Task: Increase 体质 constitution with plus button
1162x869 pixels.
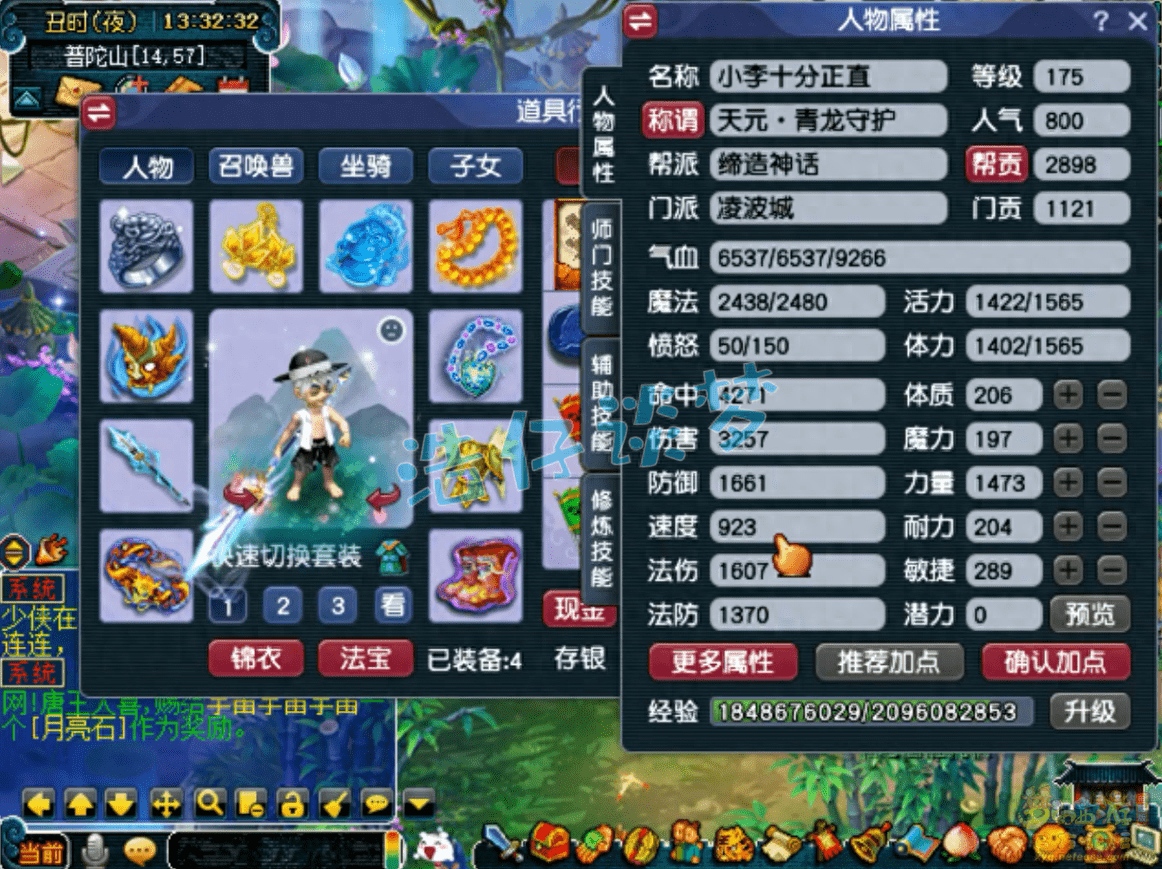Action: point(1069,395)
